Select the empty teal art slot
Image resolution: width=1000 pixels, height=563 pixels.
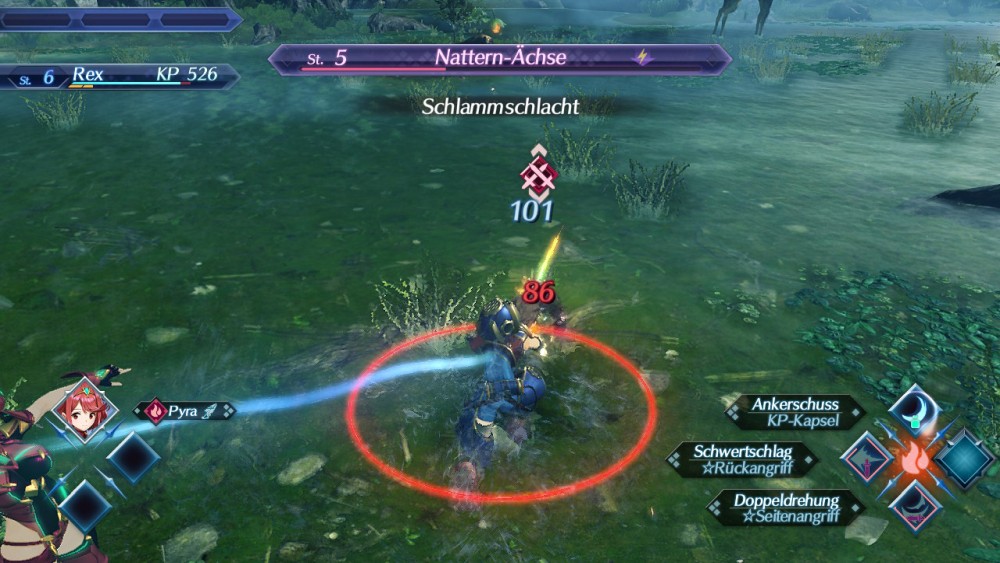[964, 458]
